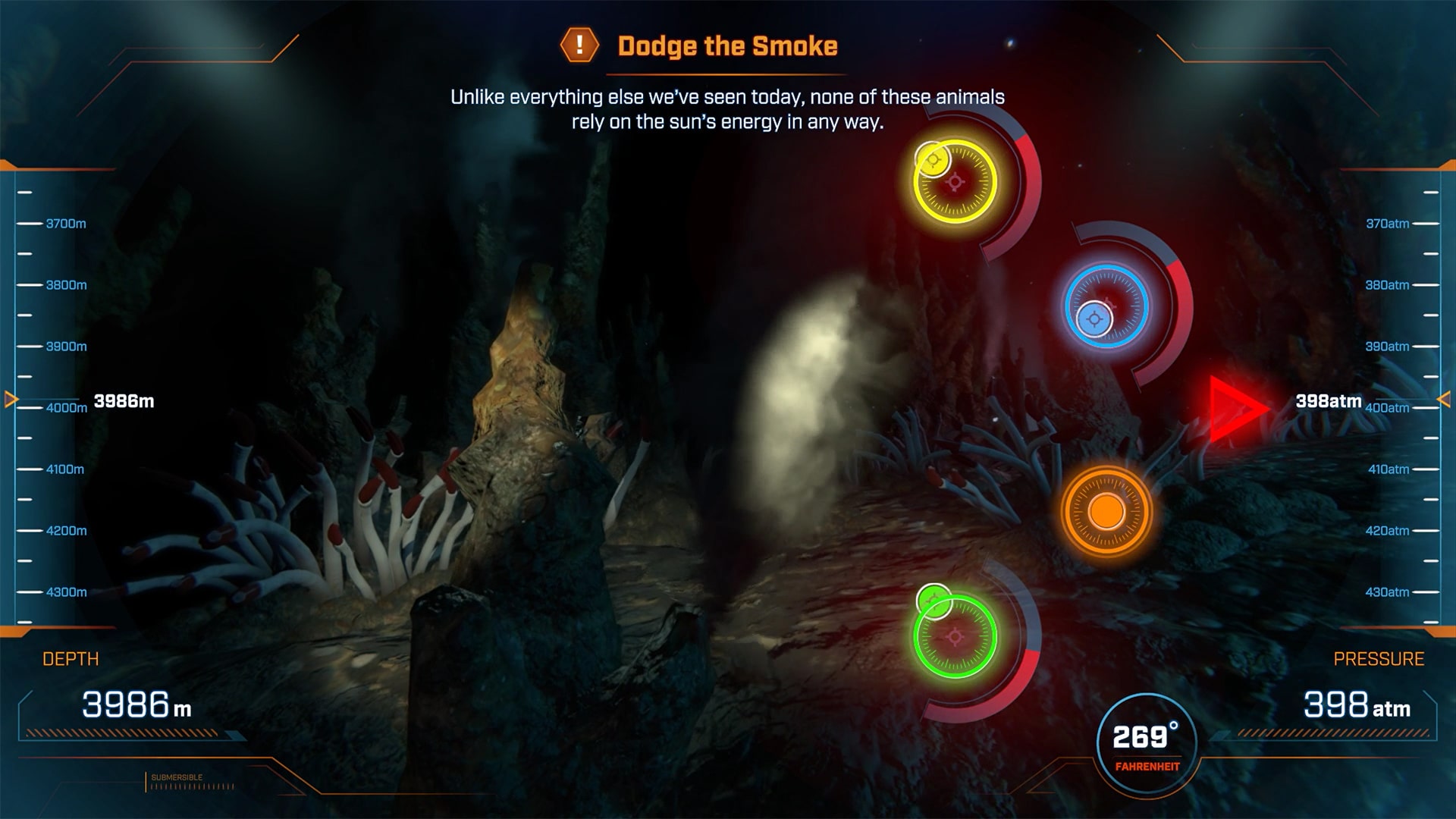1456x819 pixels.
Task: Choose the green player target ring
Action: (x=955, y=637)
